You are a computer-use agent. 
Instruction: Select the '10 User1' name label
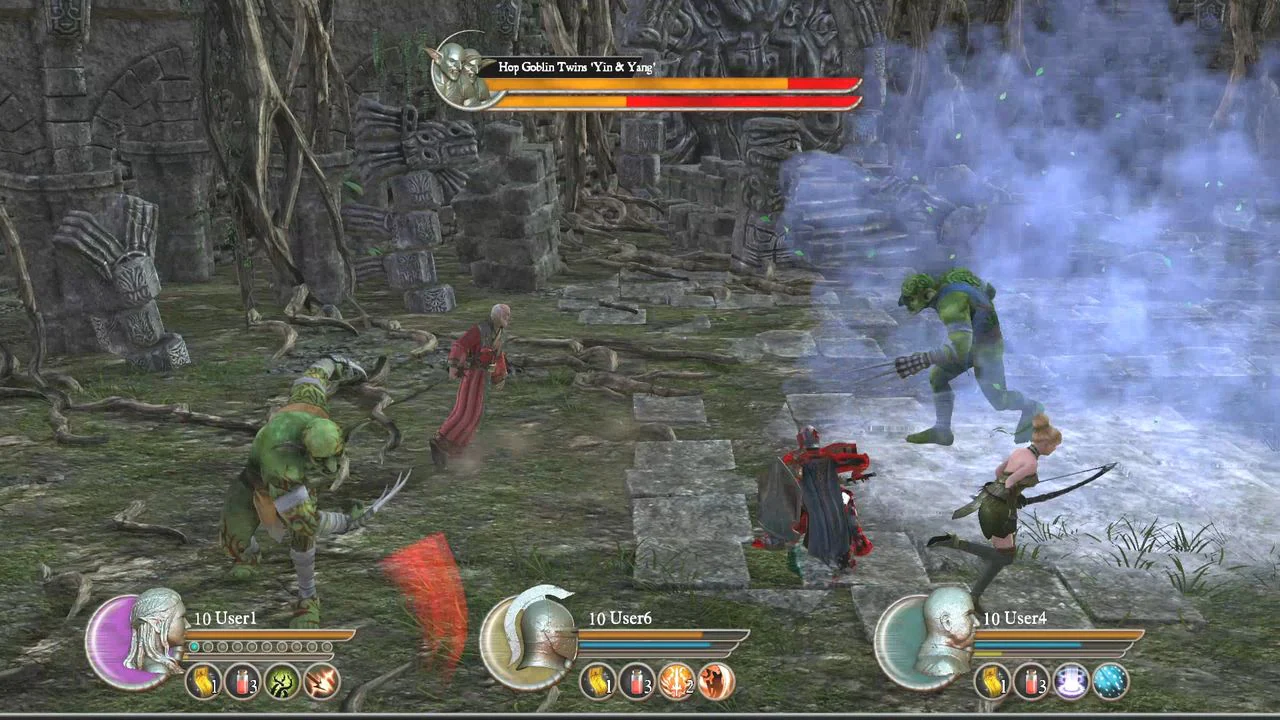pyautogui.click(x=224, y=618)
